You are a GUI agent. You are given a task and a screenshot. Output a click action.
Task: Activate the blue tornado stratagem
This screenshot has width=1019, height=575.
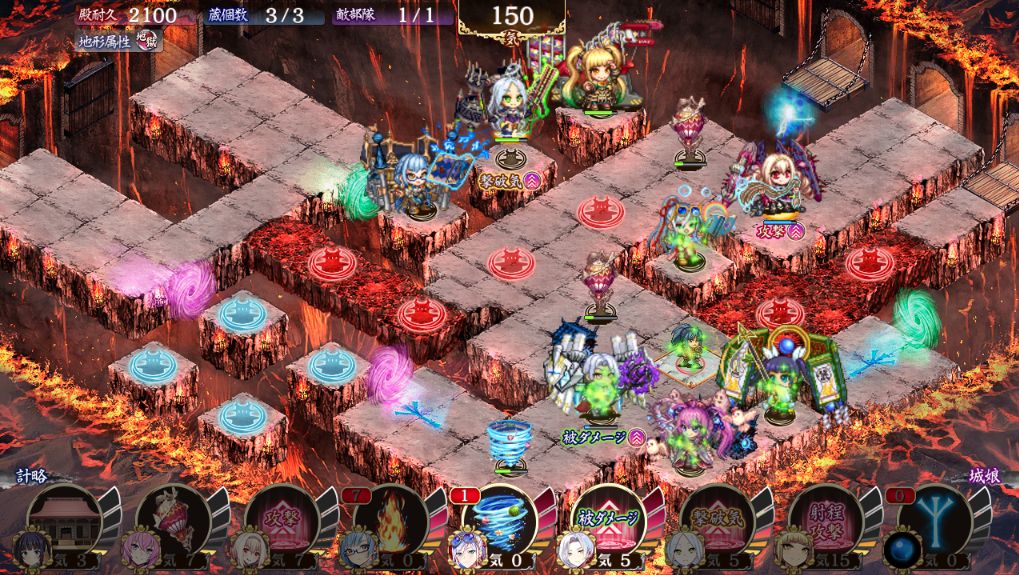click(x=500, y=518)
